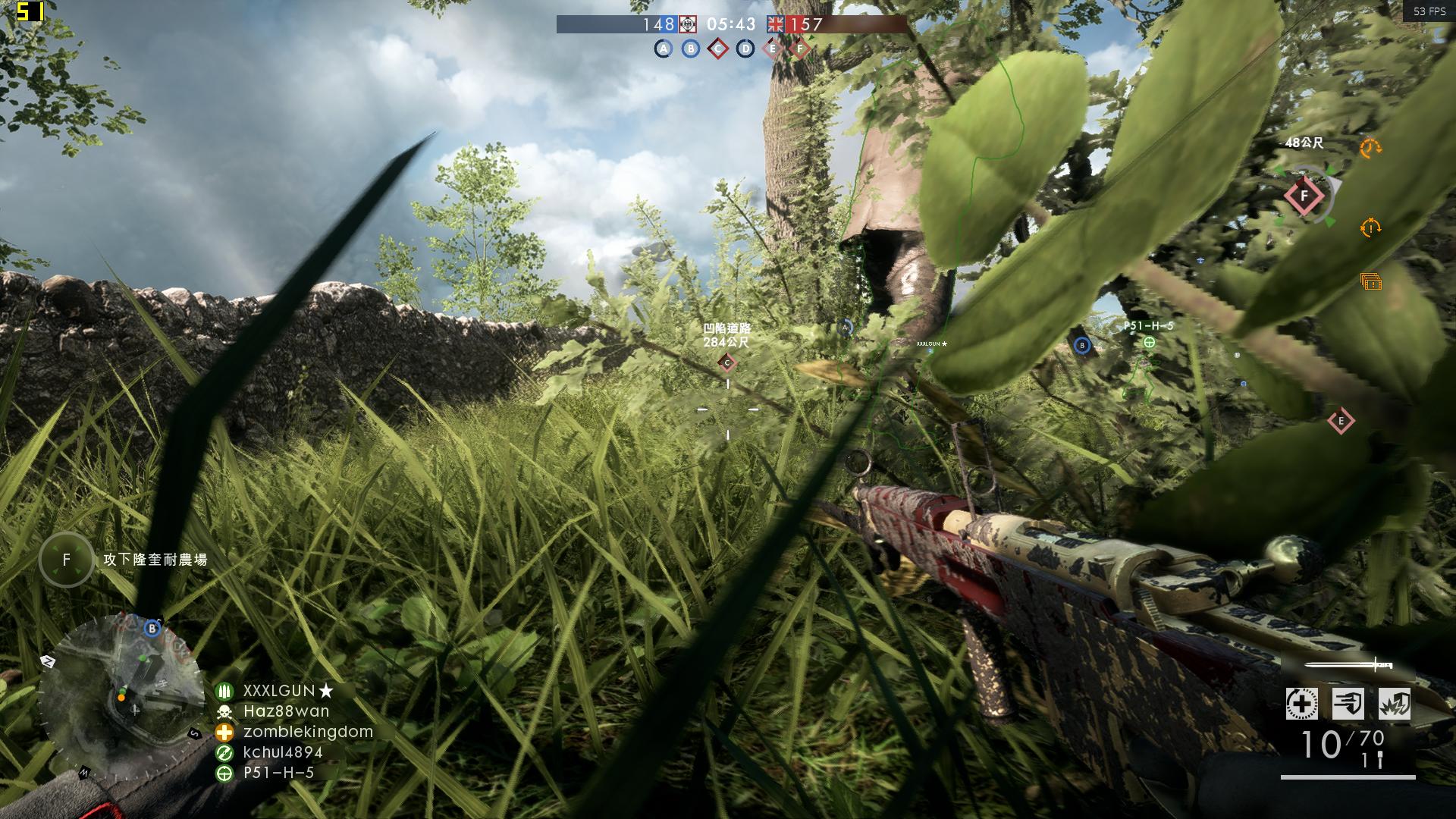Click the objective F marker showing 48公尺
Screen dimensions: 1456x819
[1302, 194]
